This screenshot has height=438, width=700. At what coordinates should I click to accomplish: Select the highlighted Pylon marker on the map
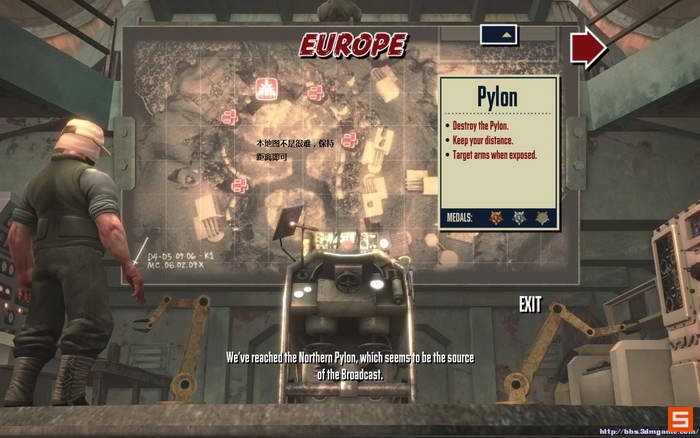tap(267, 87)
